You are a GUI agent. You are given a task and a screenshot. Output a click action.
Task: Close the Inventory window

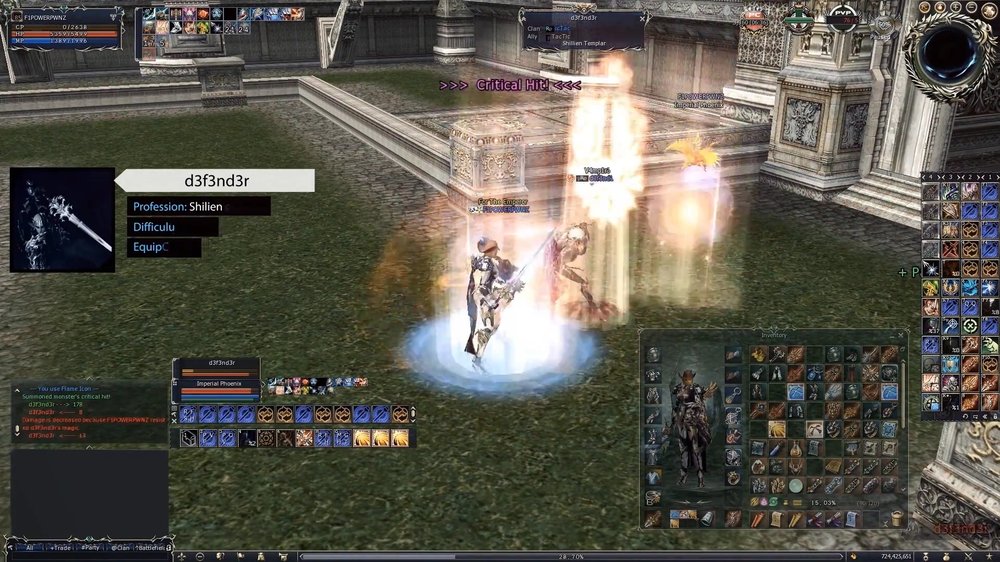[901, 336]
